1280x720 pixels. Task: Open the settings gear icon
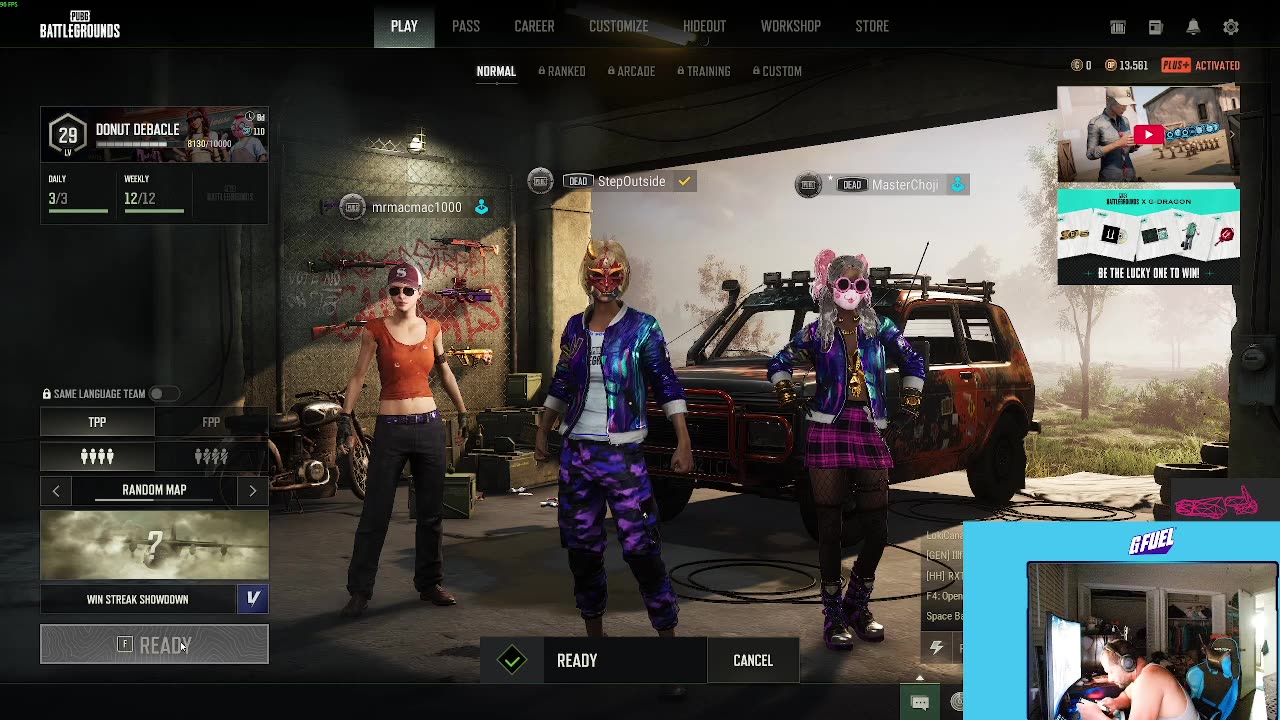pyautogui.click(x=1231, y=27)
